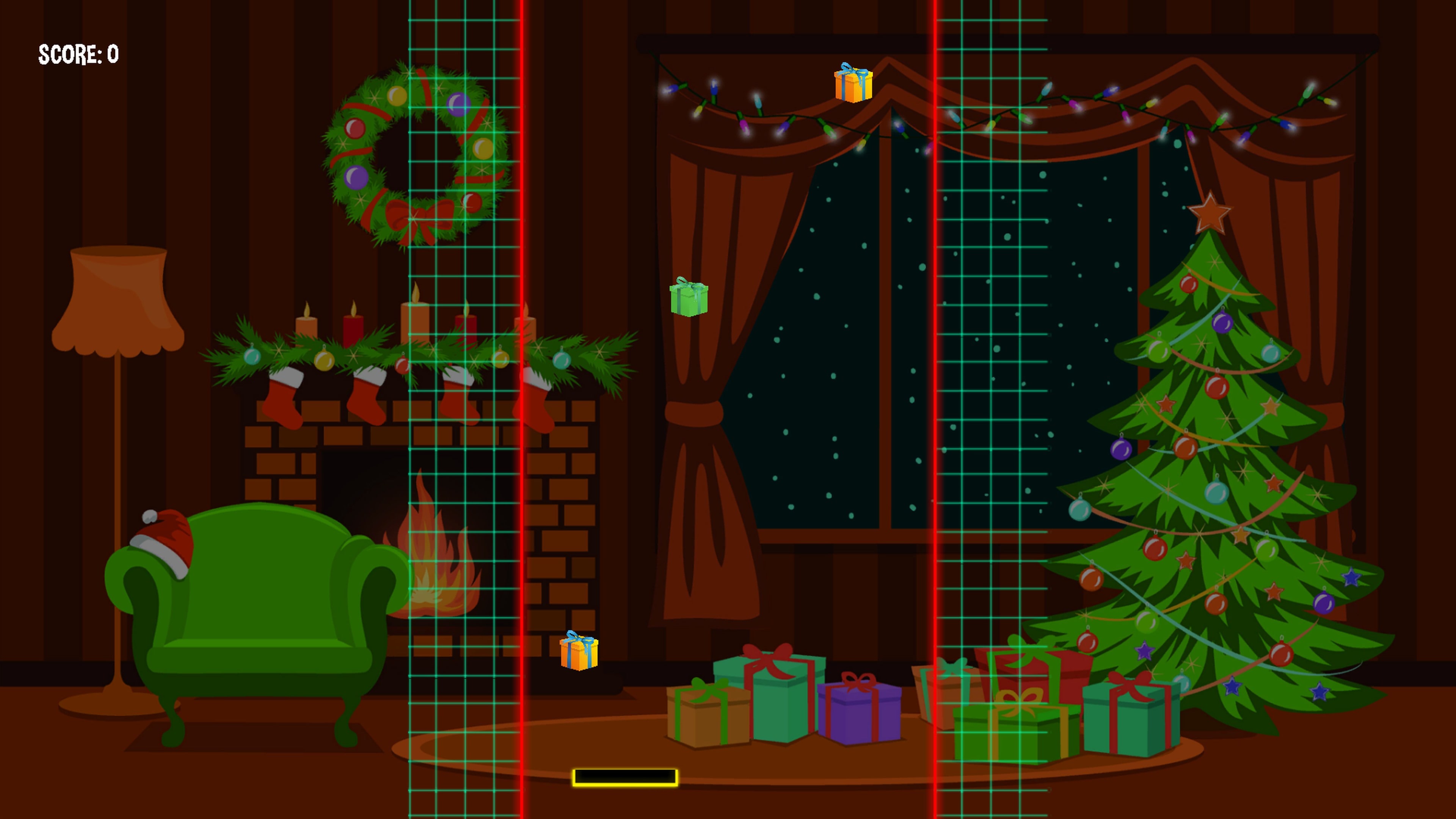1456x819 pixels.
Task: Click the SCORE: 0 counter
Action: point(77,54)
